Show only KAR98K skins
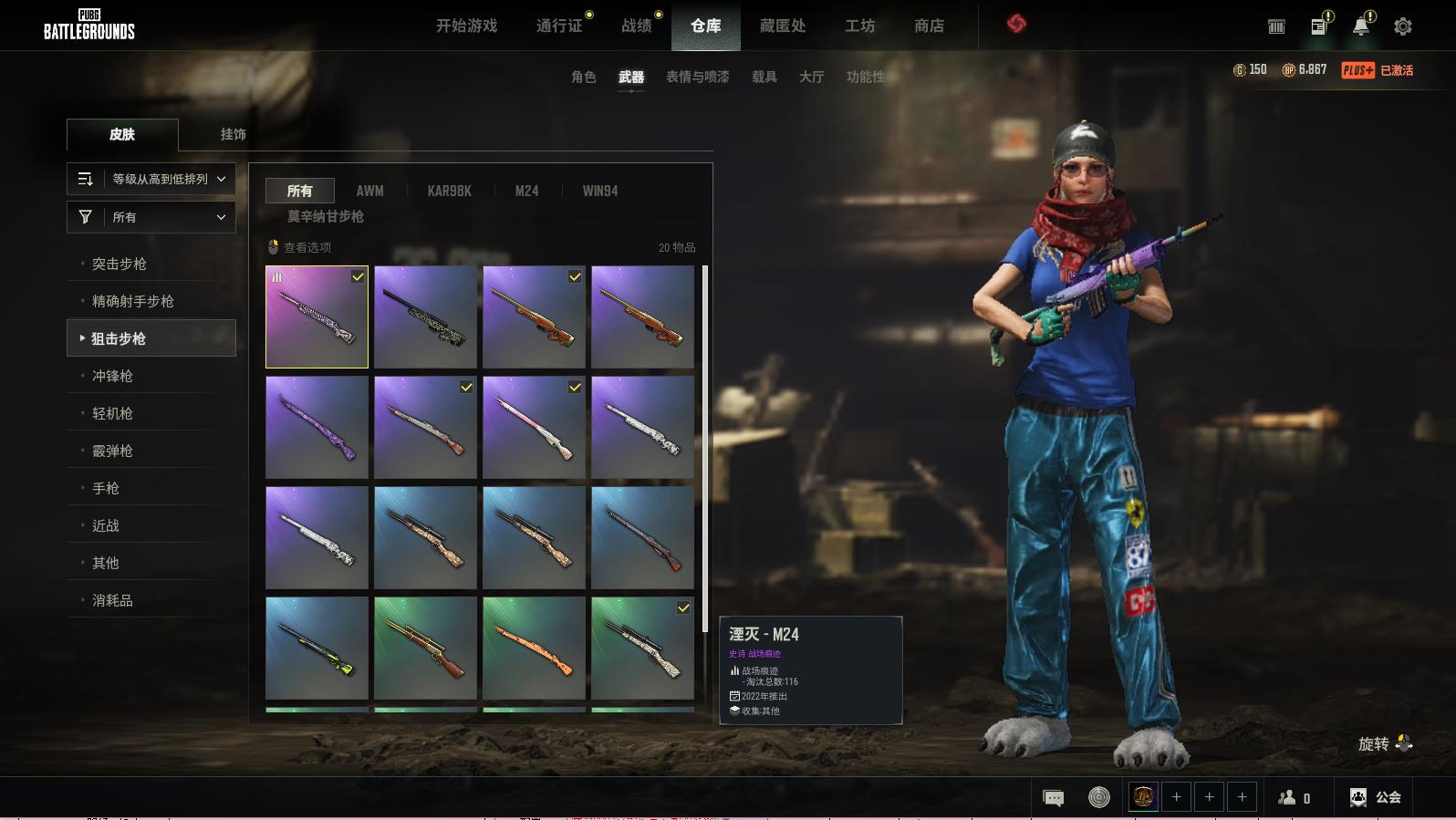This screenshot has width=1456, height=820. pos(449,191)
